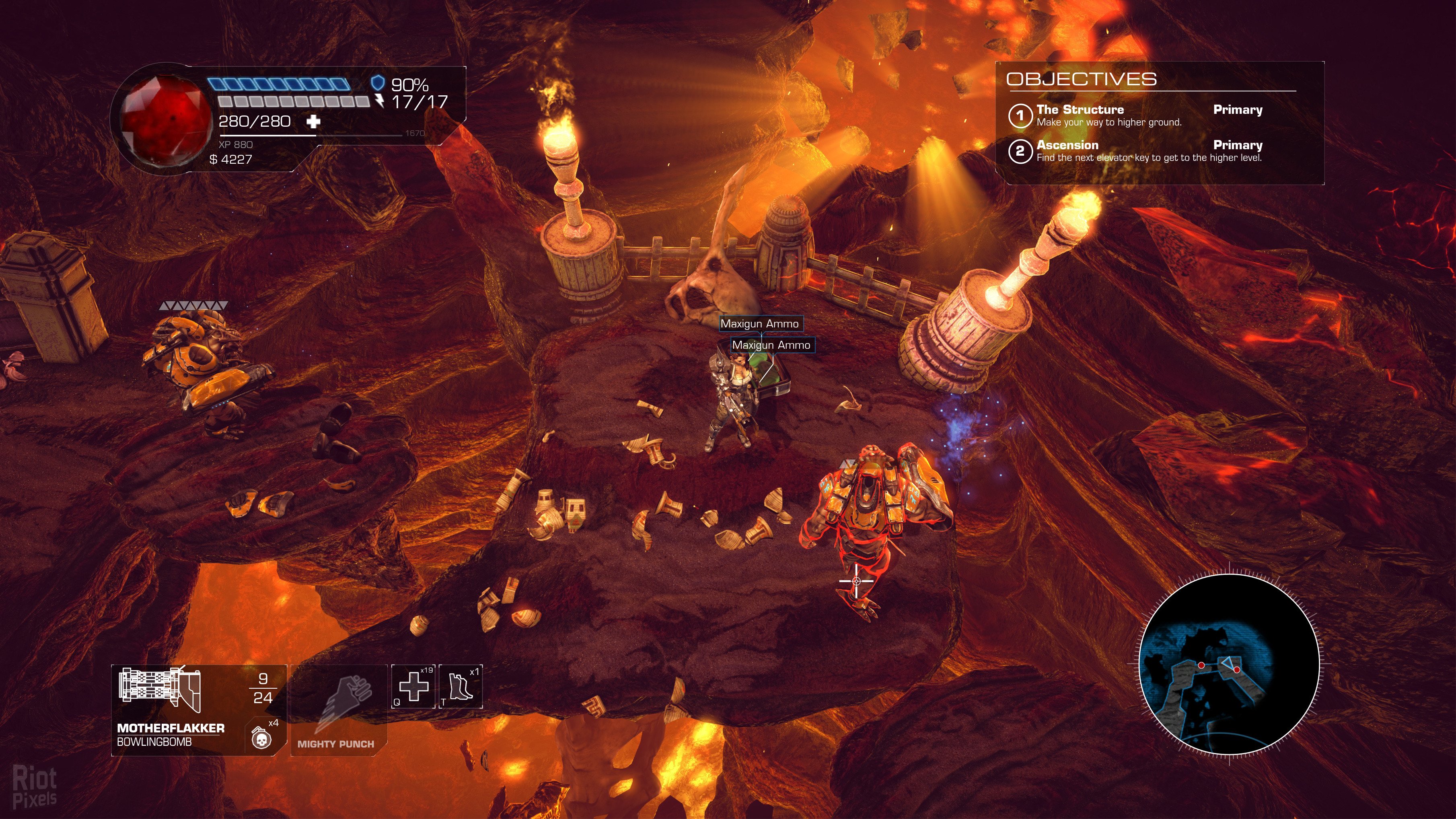The width and height of the screenshot is (1456, 819).
Task: Click the white plus icon beside health
Action: [x=313, y=121]
